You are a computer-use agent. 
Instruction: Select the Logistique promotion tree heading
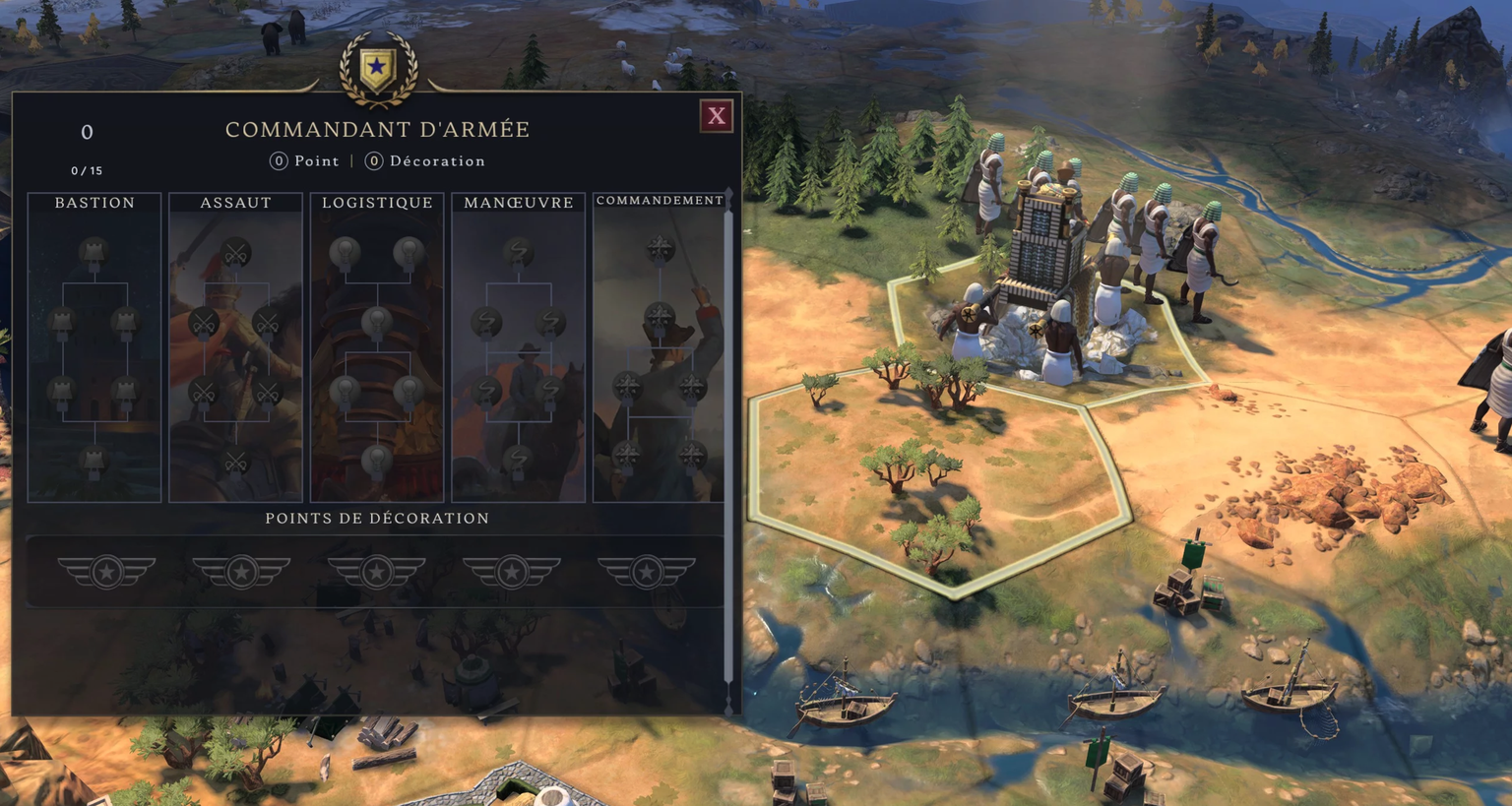coord(377,203)
